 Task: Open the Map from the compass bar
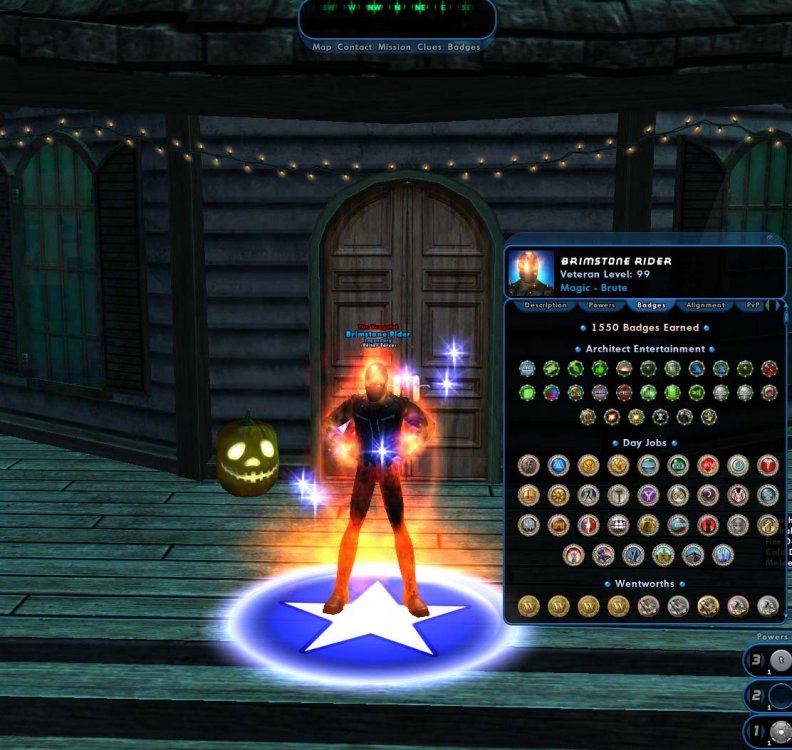[x=321, y=47]
